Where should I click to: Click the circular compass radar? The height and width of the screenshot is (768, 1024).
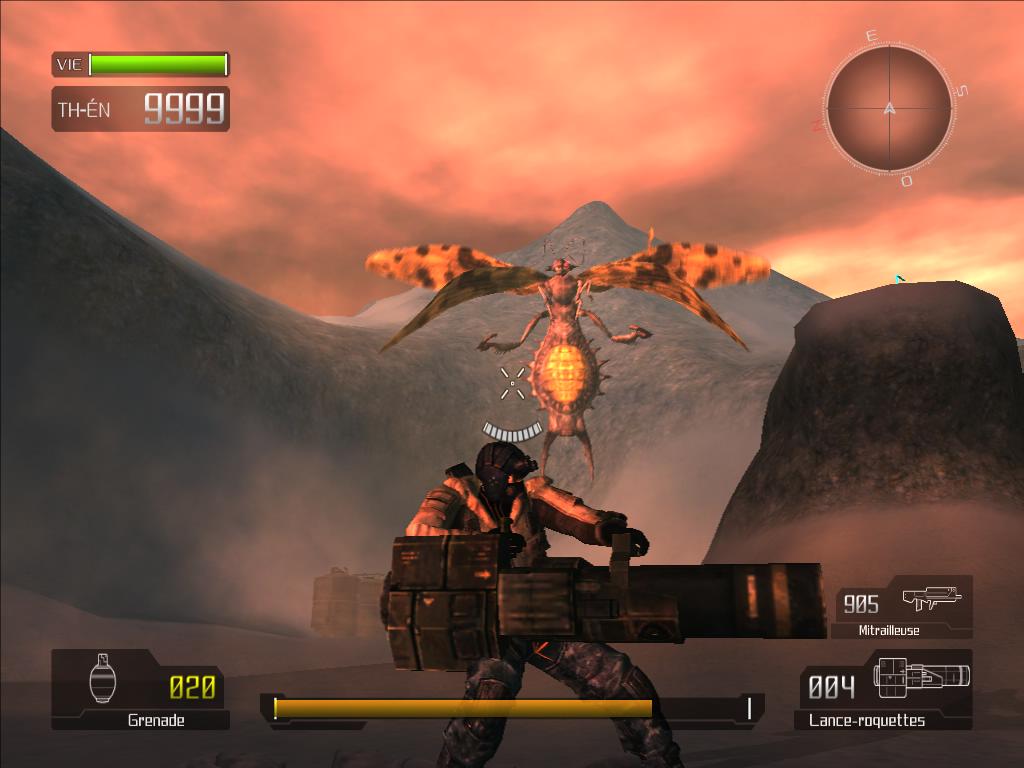click(889, 108)
